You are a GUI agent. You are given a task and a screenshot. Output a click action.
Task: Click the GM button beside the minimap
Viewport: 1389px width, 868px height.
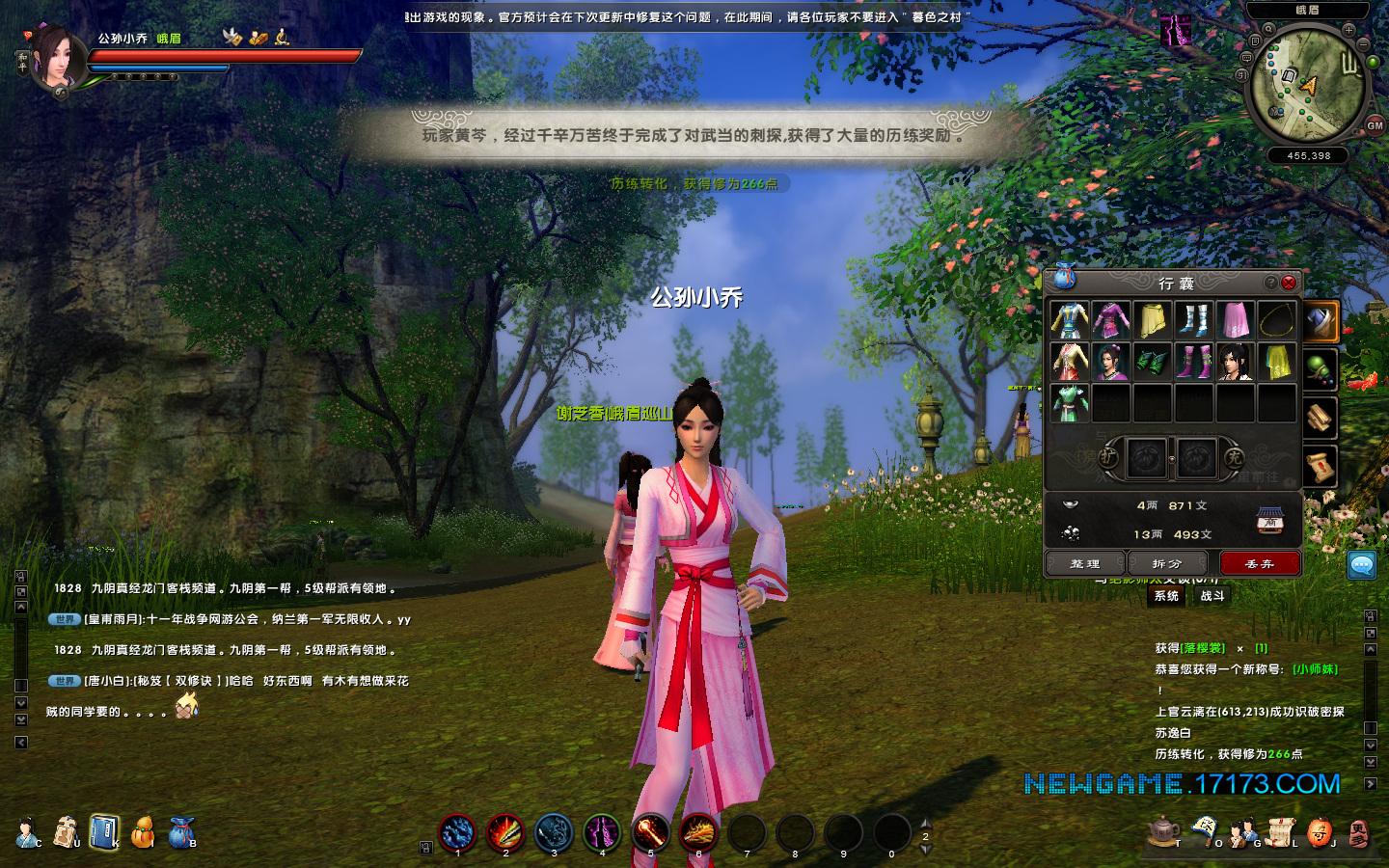1375,125
